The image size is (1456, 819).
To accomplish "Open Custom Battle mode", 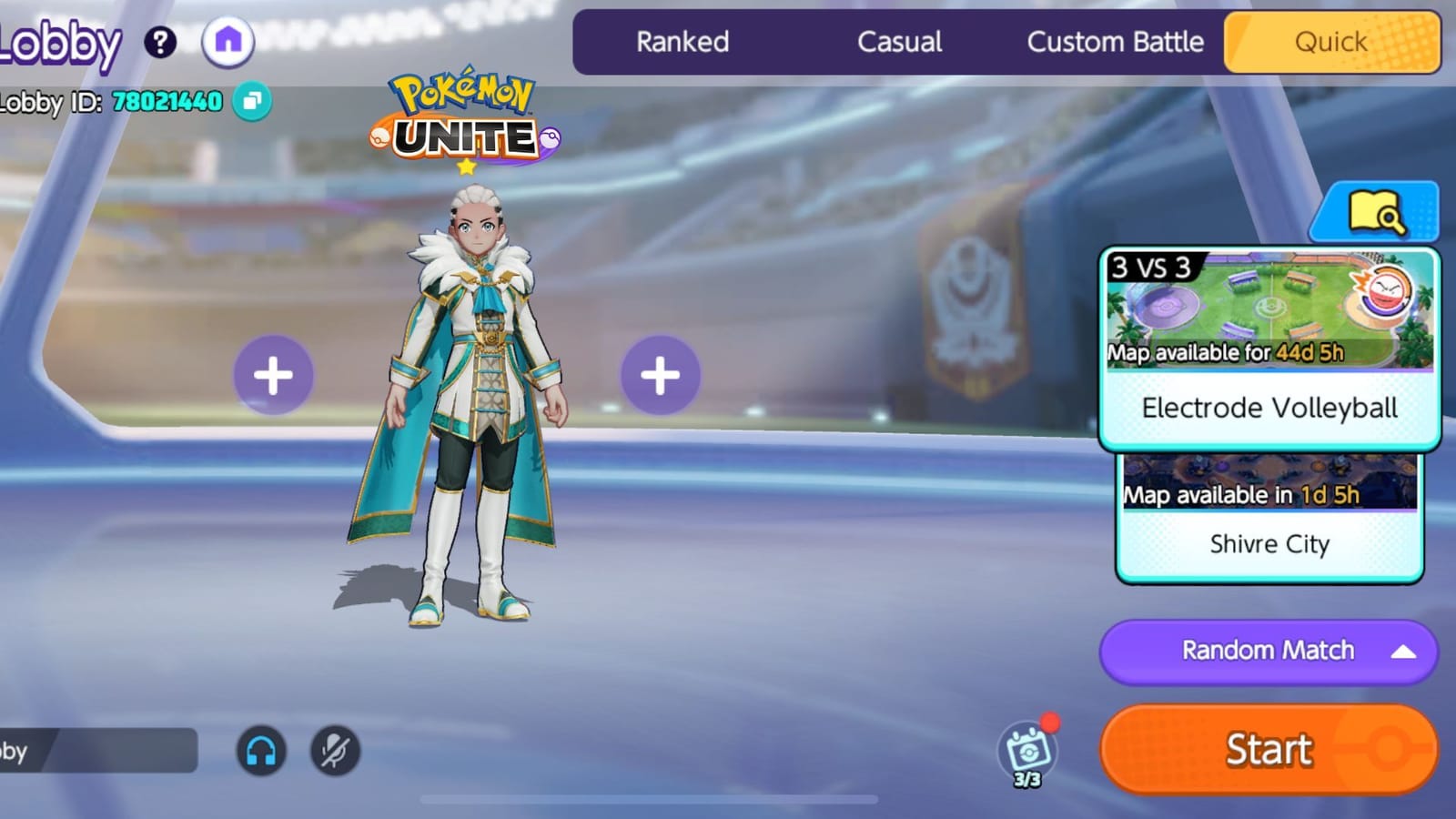I will point(1115,42).
